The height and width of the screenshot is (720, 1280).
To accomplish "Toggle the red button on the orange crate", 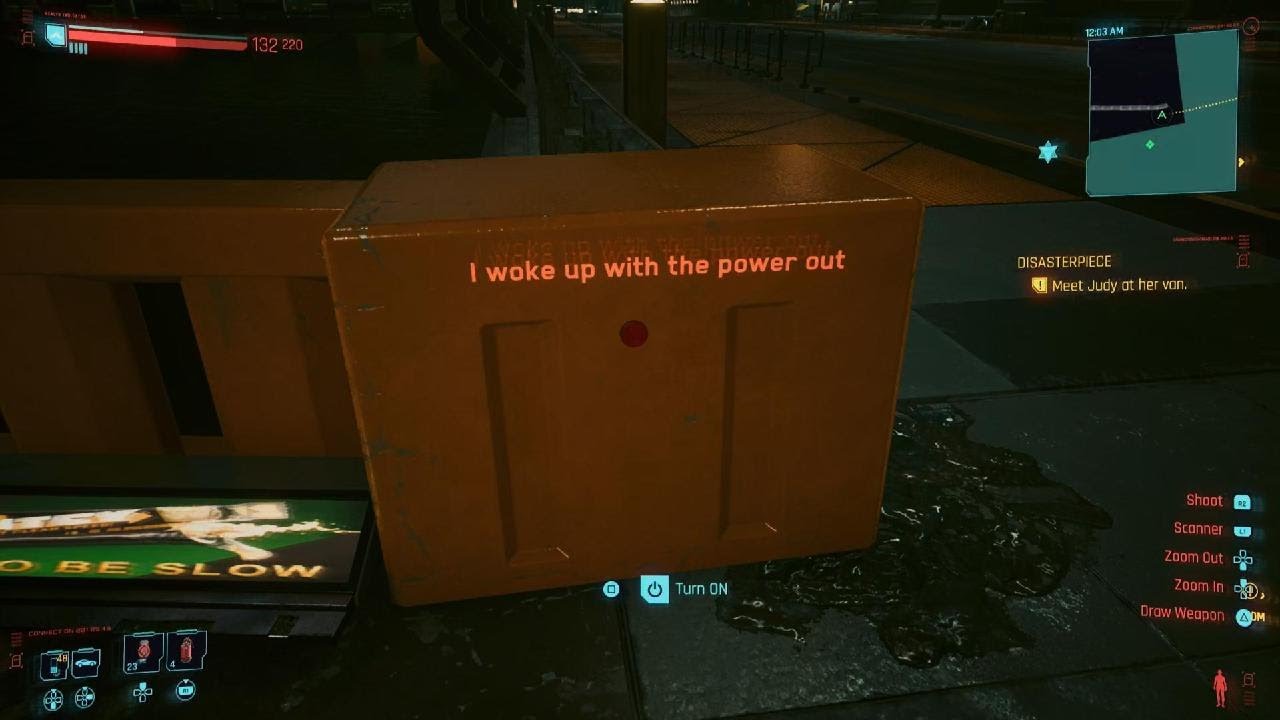I will click(x=632, y=332).
